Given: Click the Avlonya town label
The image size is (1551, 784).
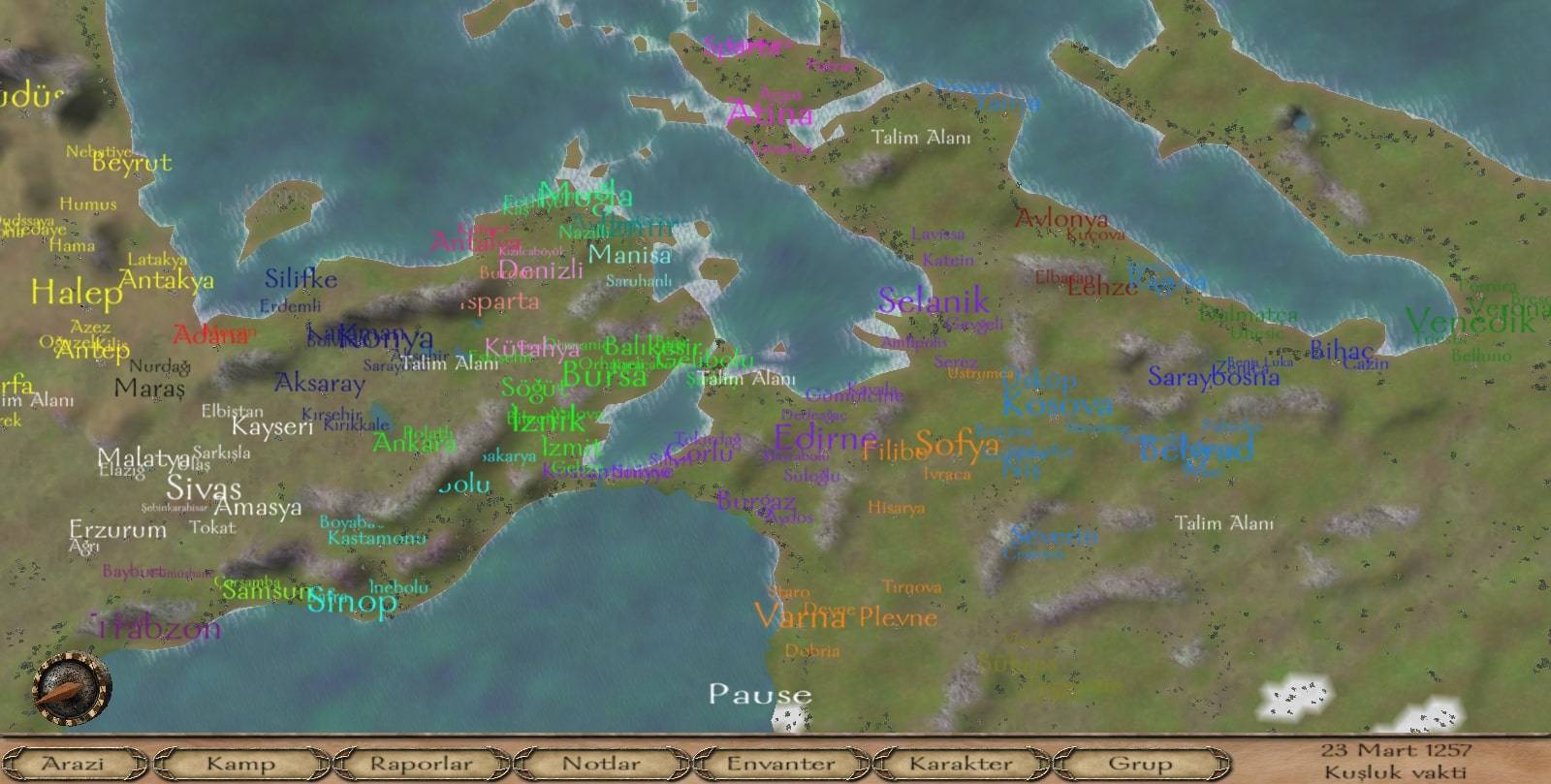Looking at the screenshot, I should 1060,220.
